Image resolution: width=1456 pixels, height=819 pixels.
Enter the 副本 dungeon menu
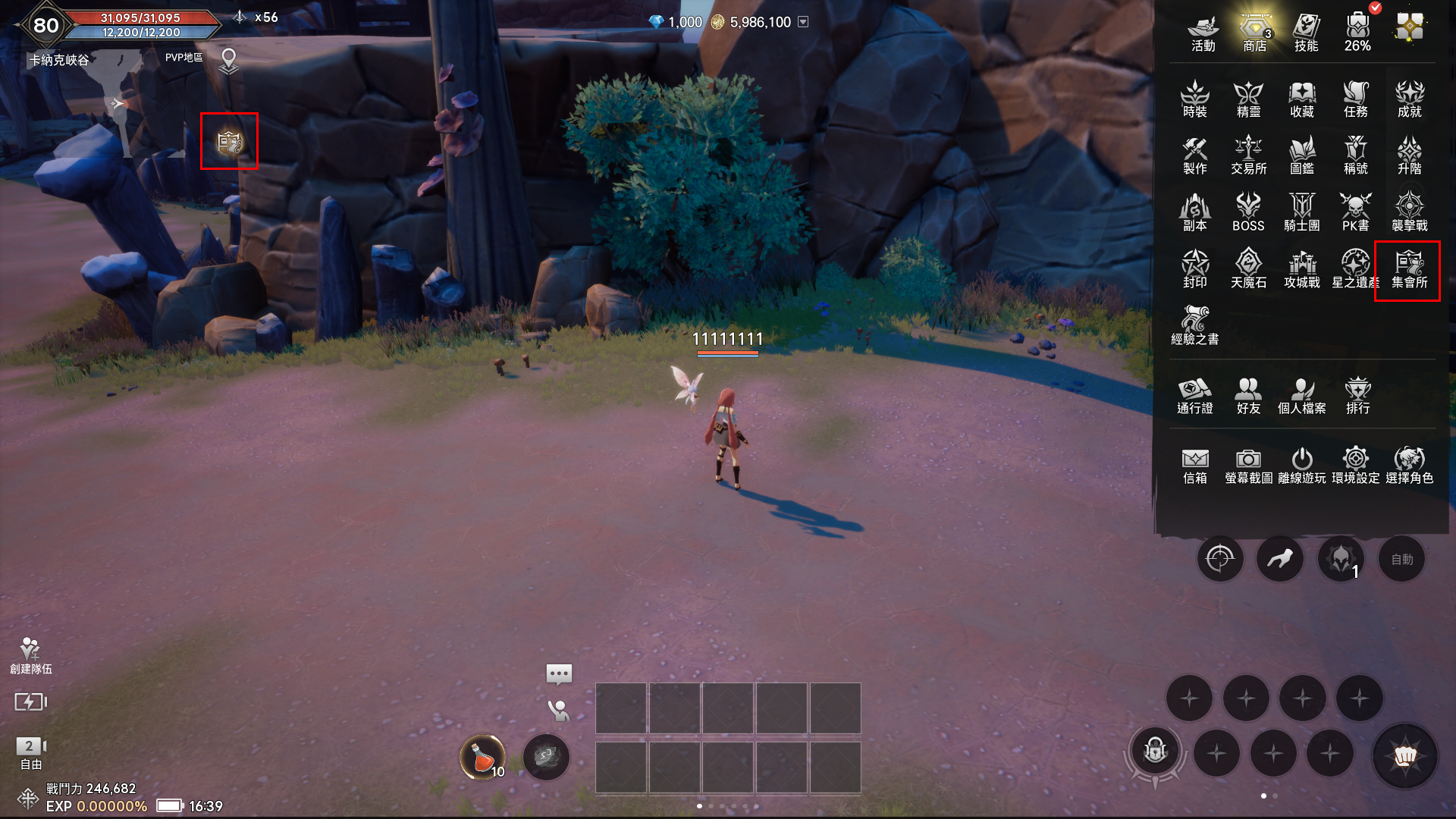[1194, 212]
